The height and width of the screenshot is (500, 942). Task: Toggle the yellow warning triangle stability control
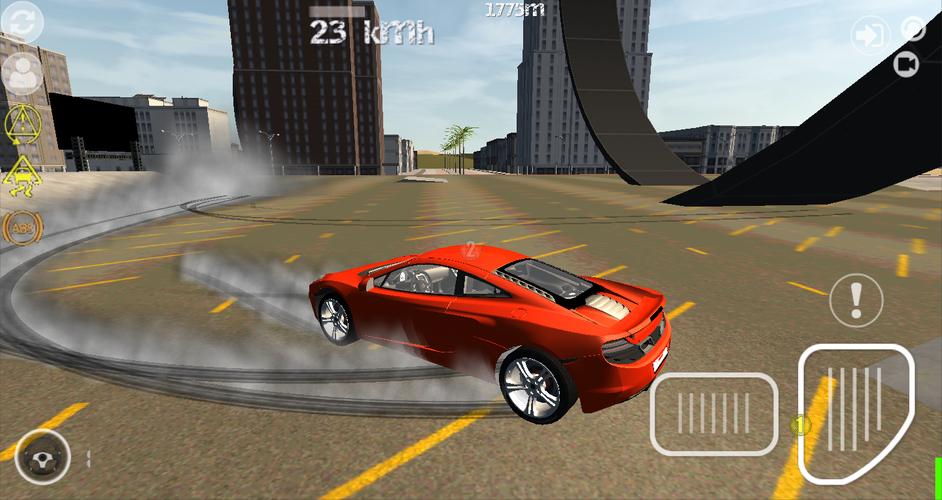21,125
